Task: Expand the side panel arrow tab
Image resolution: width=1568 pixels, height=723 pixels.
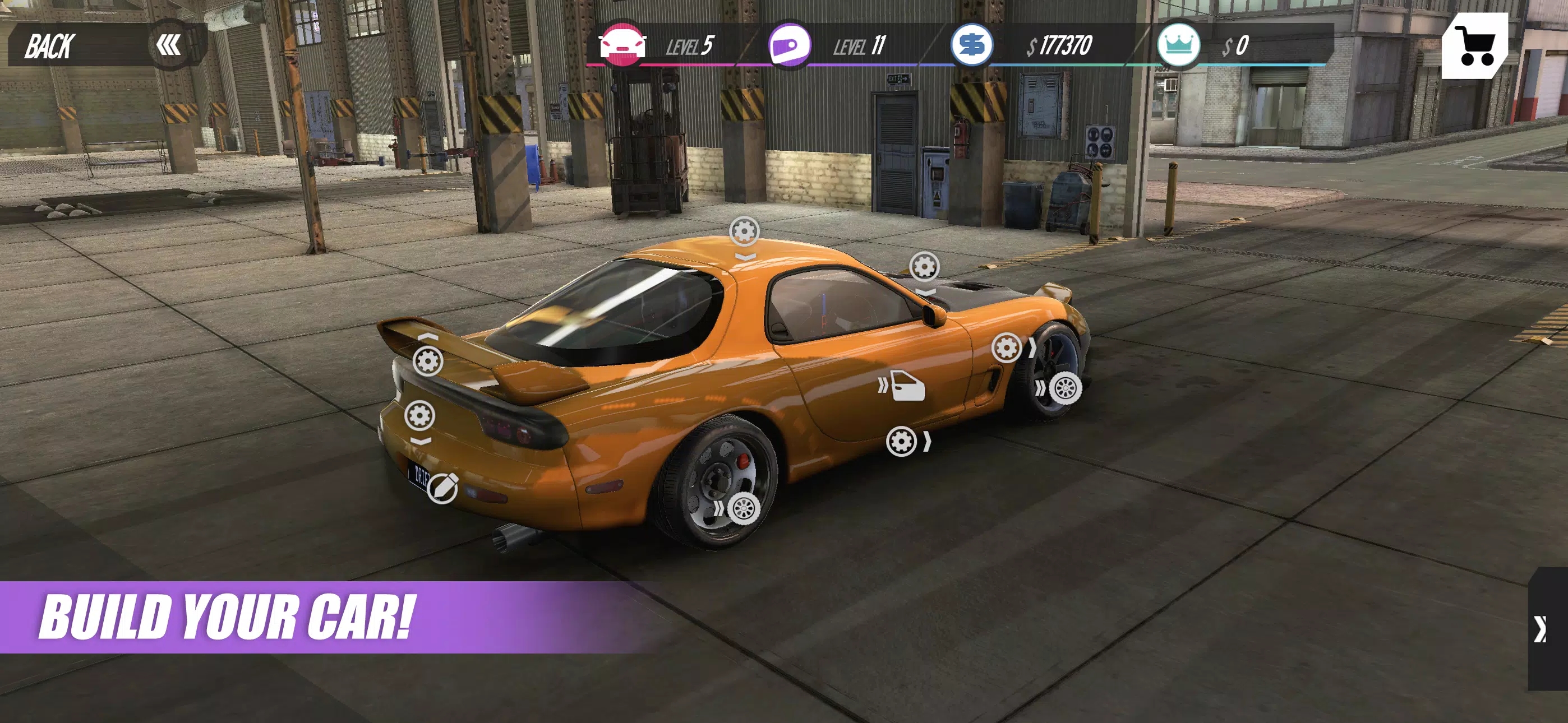Action: point(1546,629)
